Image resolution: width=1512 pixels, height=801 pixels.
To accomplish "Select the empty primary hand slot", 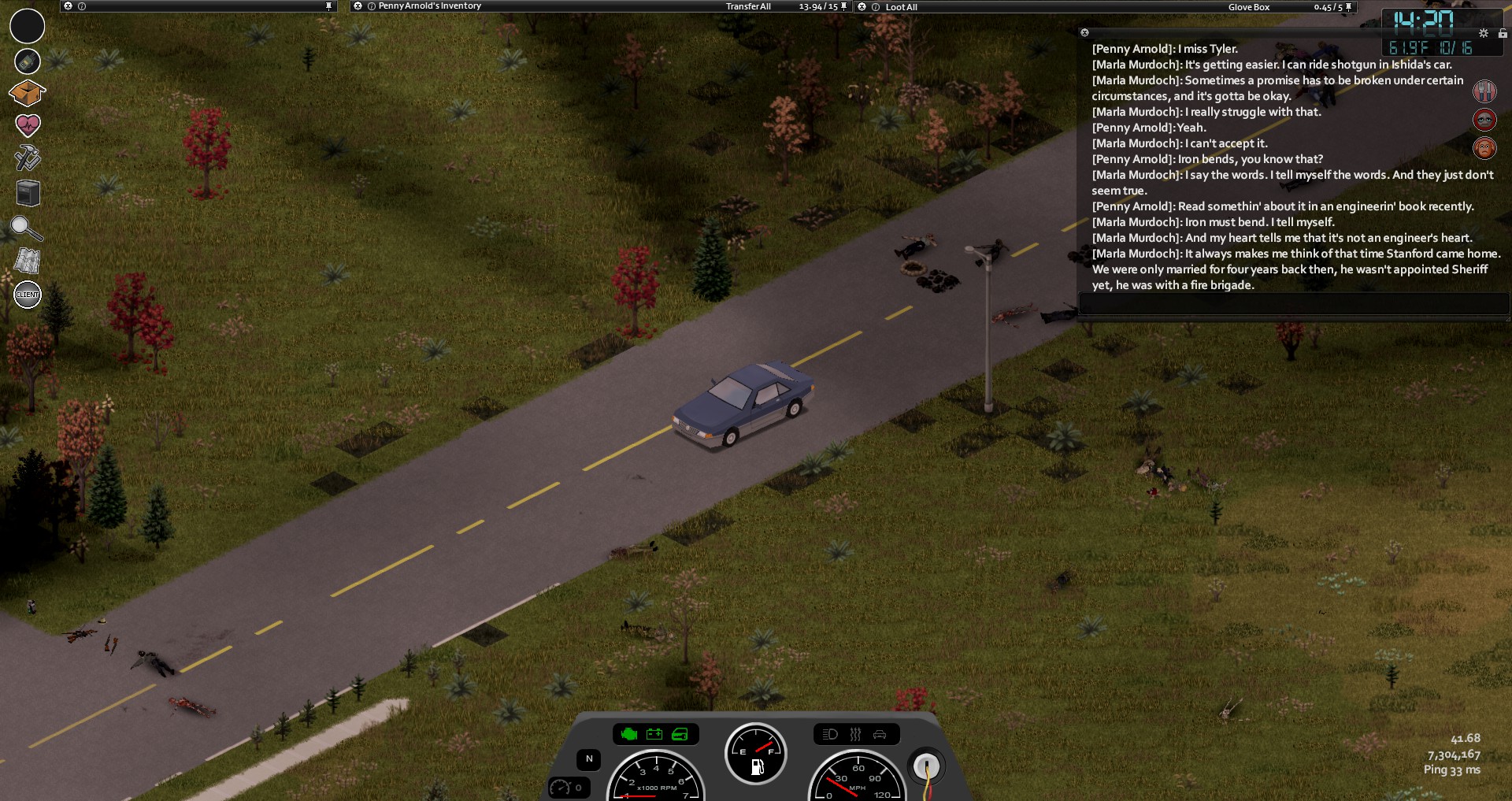I will coord(28,26).
